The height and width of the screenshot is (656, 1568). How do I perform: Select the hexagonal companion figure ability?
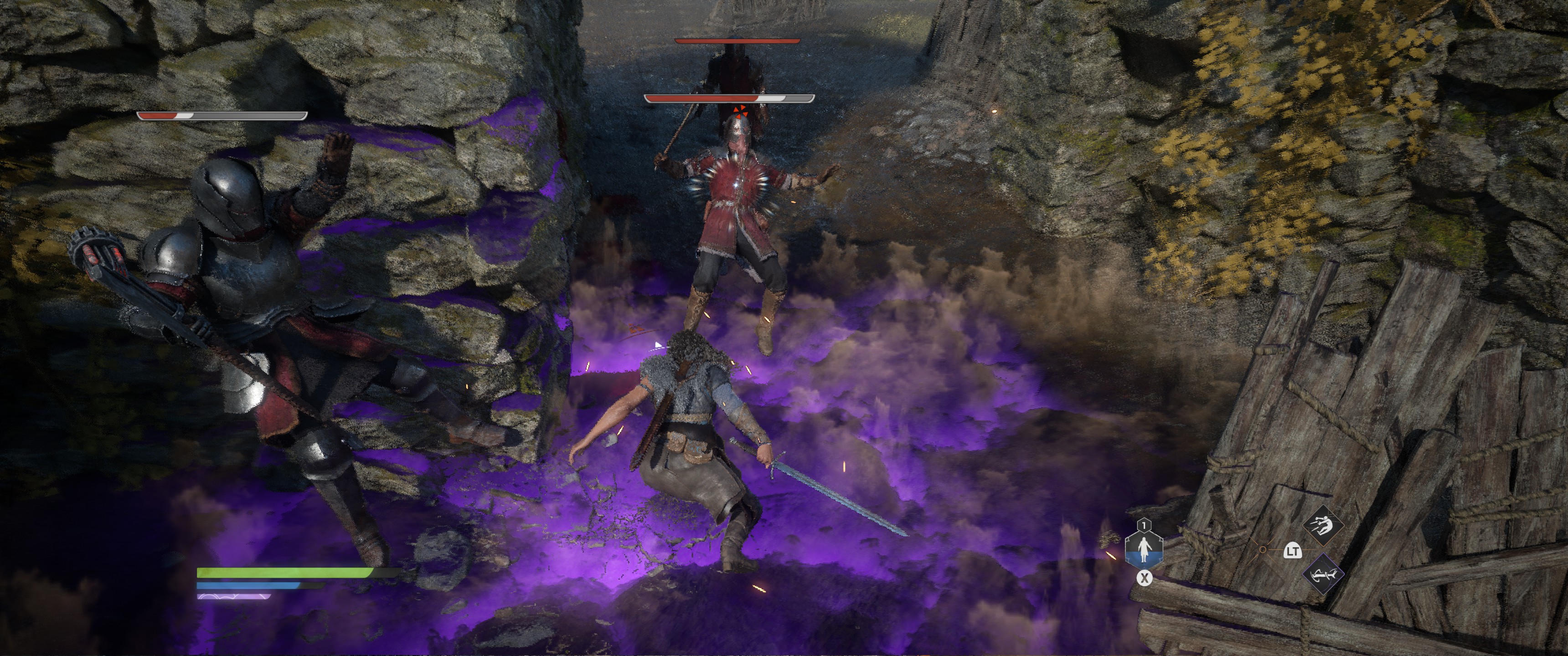(x=1144, y=549)
